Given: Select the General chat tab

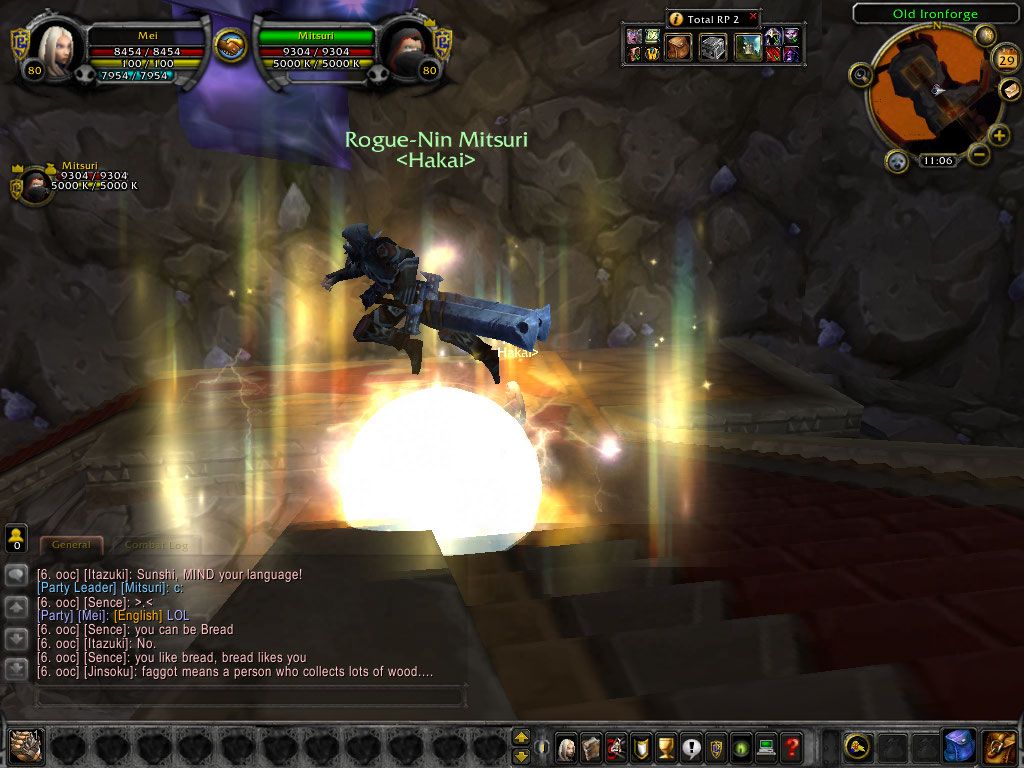Looking at the screenshot, I should [x=71, y=545].
